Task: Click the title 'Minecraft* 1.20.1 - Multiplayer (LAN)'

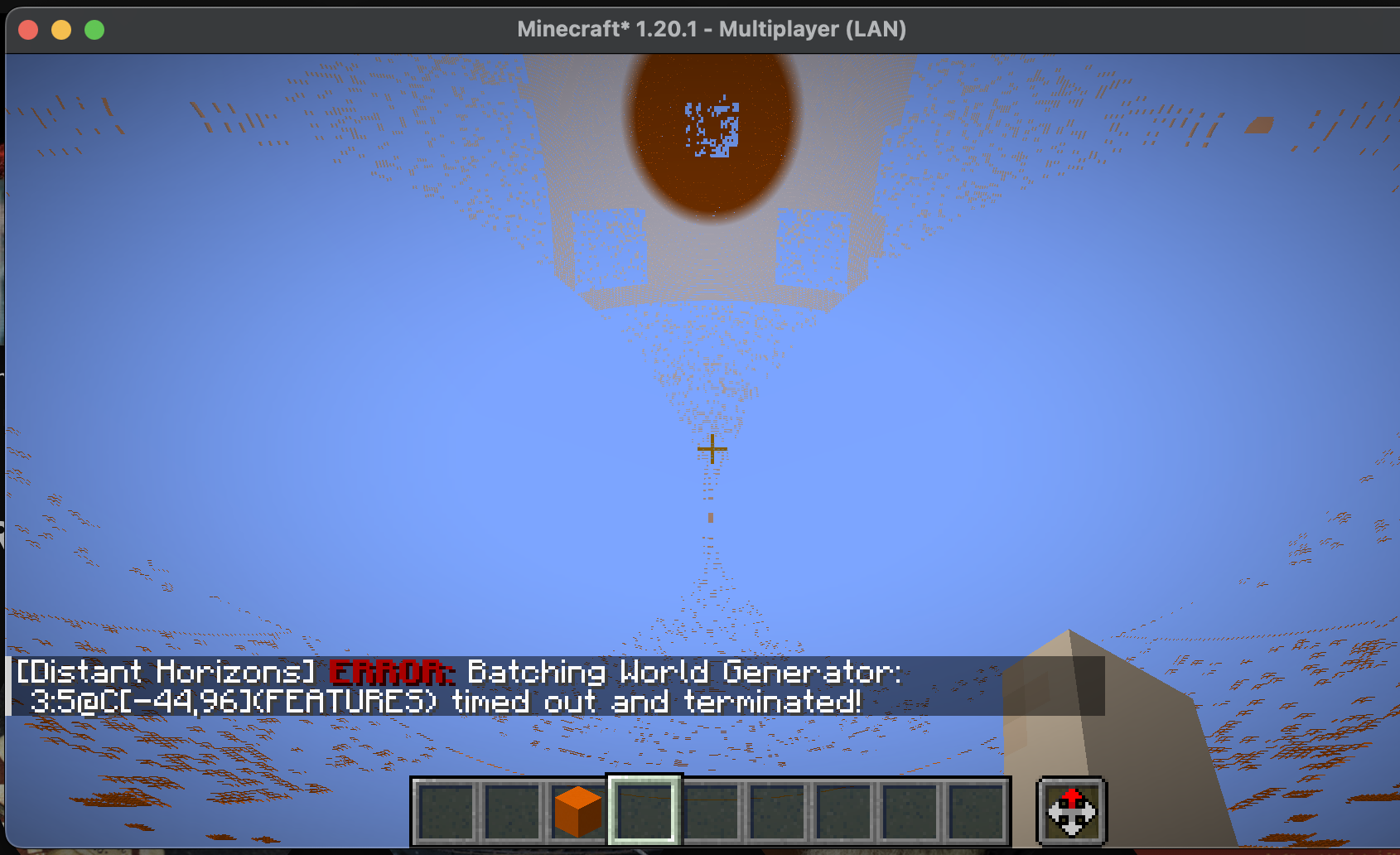Action: [712, 29]
